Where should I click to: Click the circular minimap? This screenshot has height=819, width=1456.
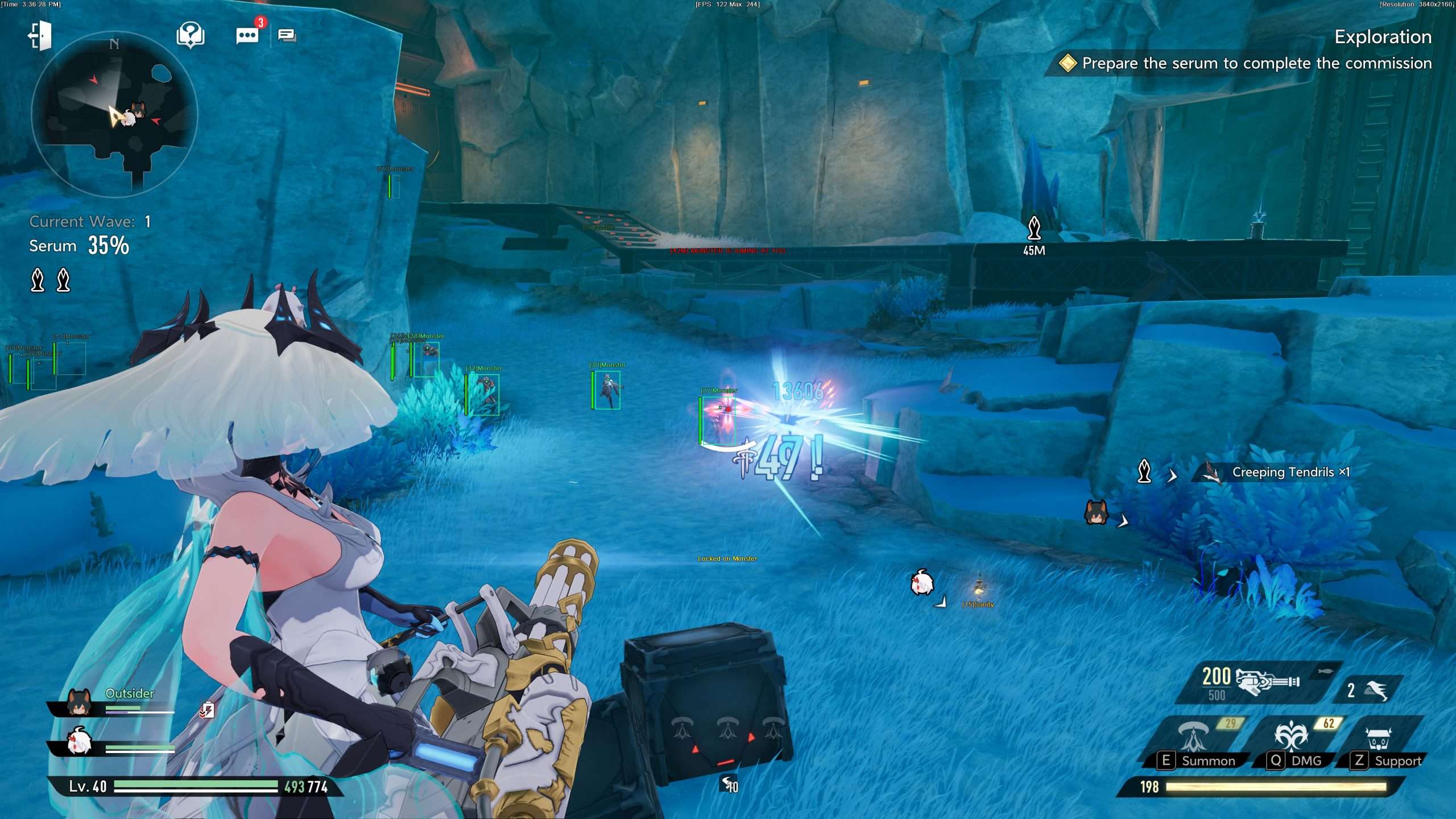coord(114,114)
